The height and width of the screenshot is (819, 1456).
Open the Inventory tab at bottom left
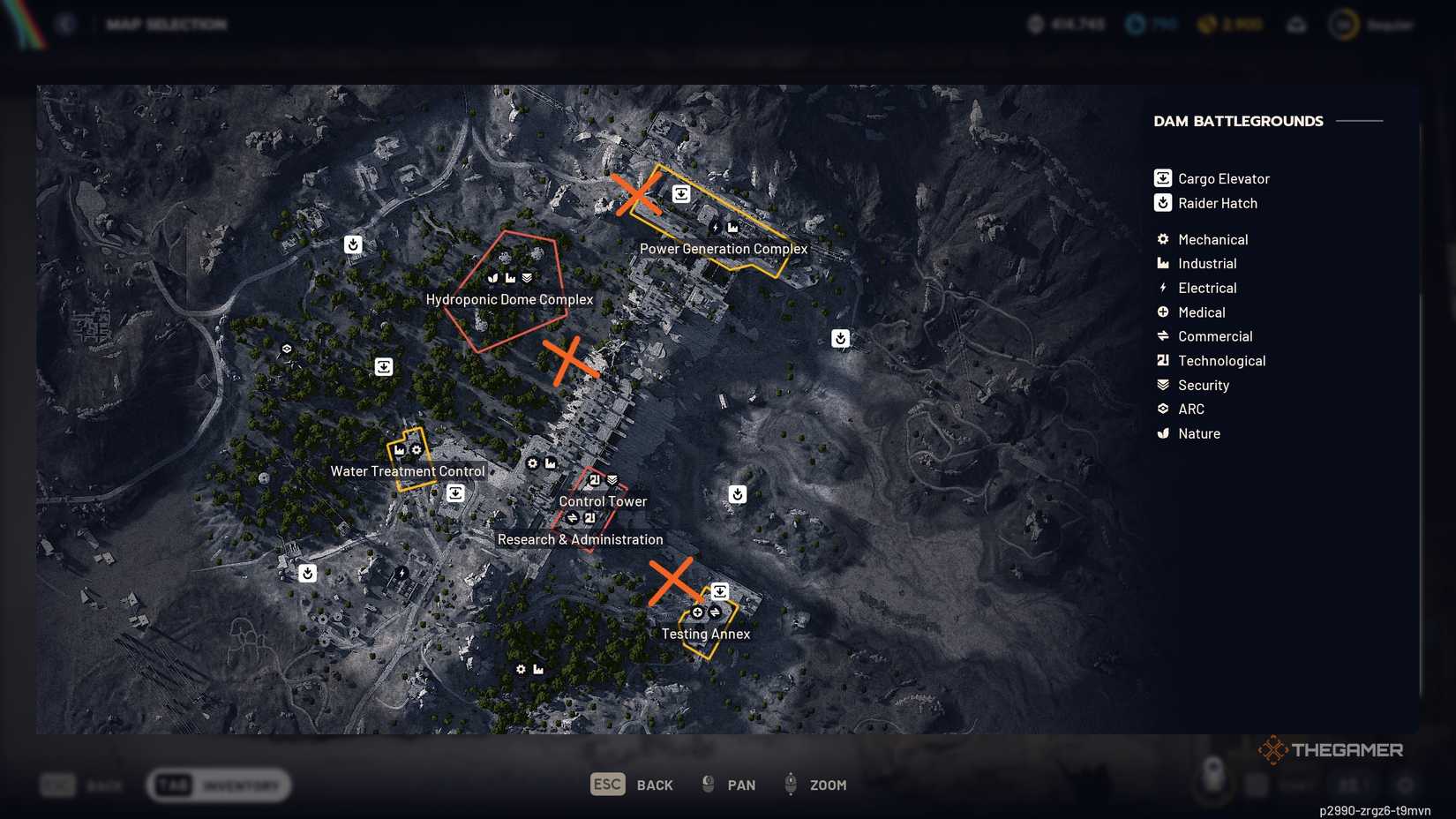pos(219,785)
